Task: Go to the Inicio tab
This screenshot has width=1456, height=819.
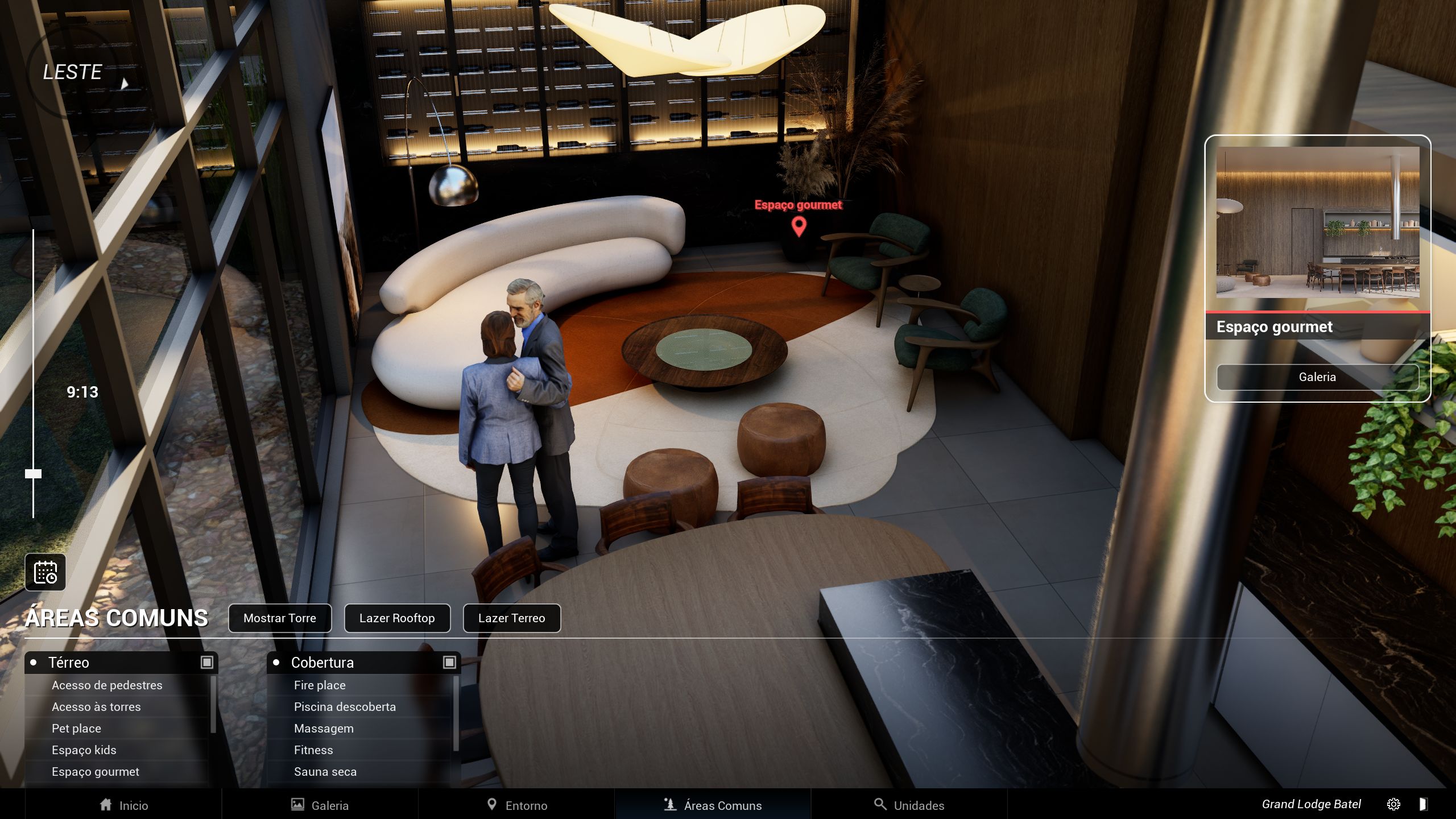Action: [x=123, y=805]
